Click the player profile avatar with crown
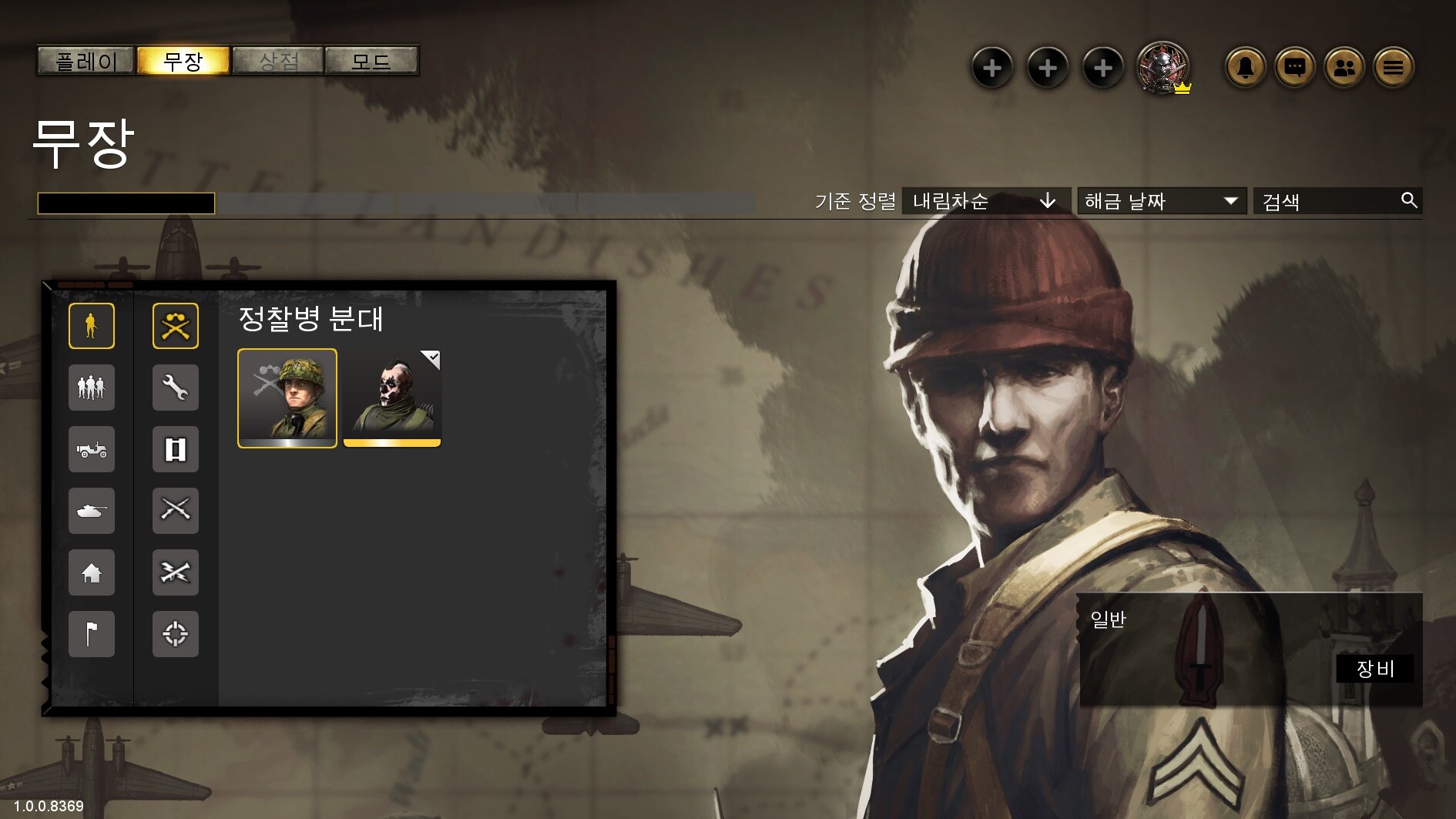This screenshot has width=1456, height=819. (1163, 68)
